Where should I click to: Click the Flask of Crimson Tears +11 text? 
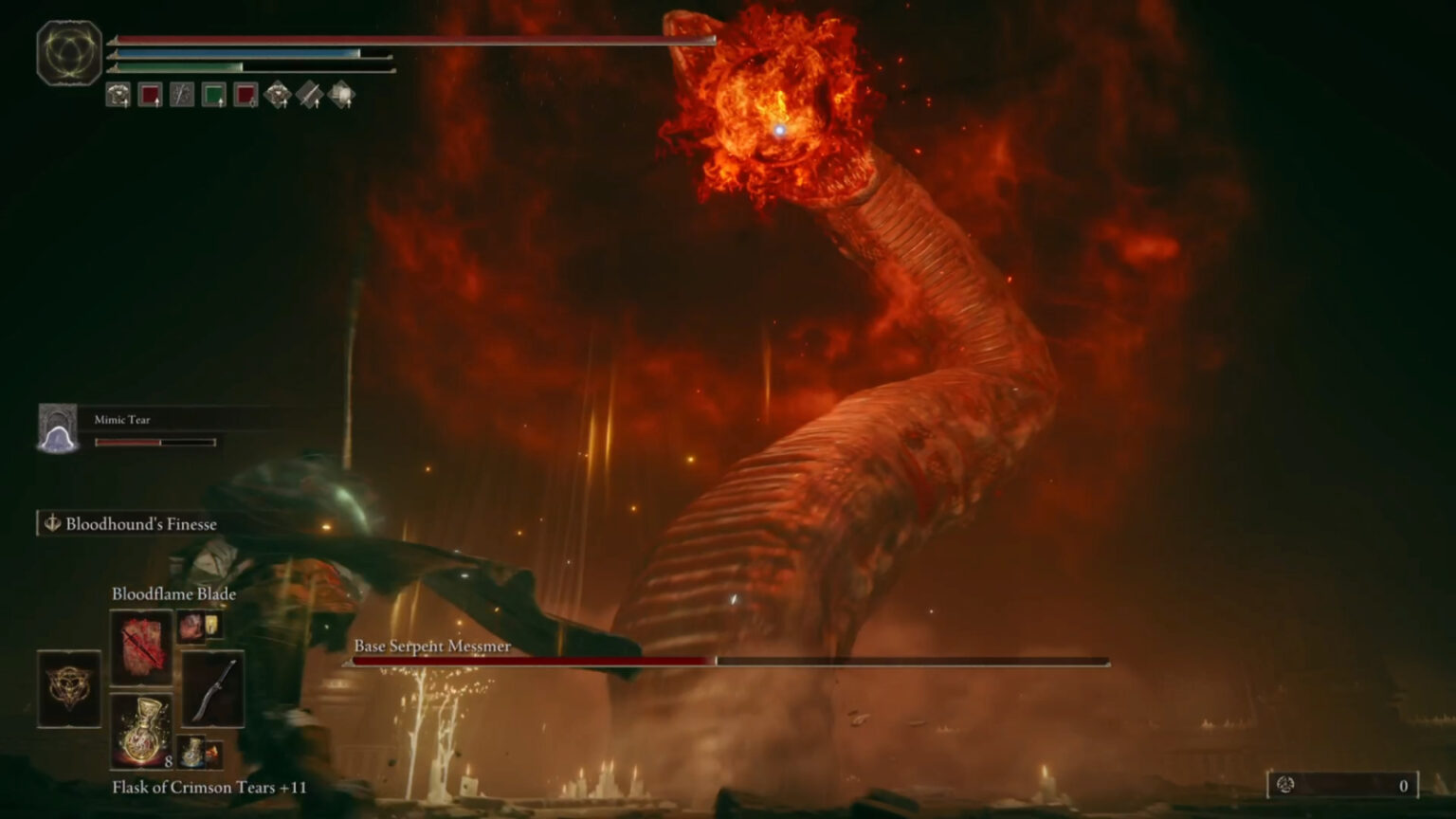click(207, 787)
